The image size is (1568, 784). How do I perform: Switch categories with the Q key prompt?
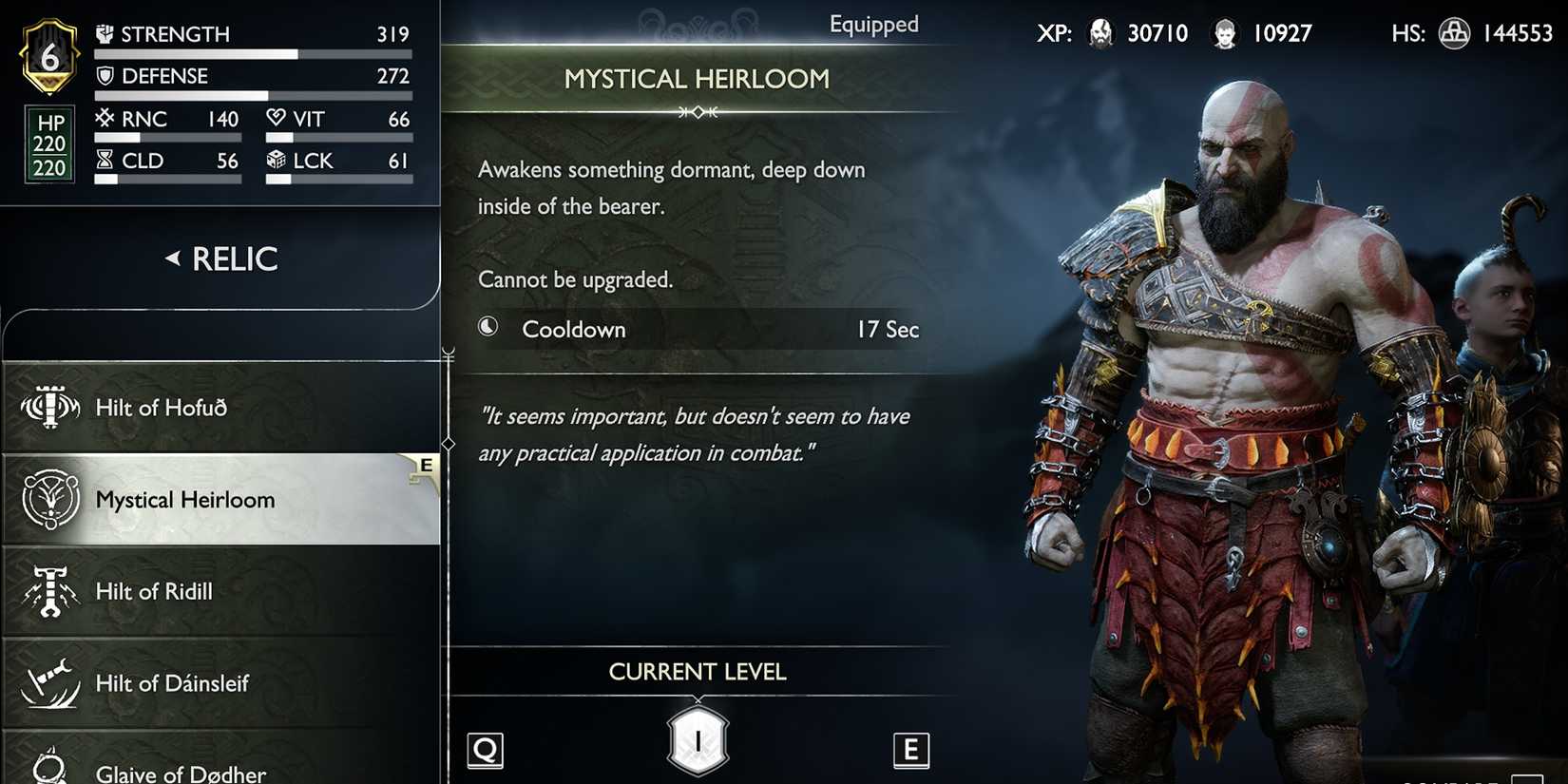[x=485, y=750]
